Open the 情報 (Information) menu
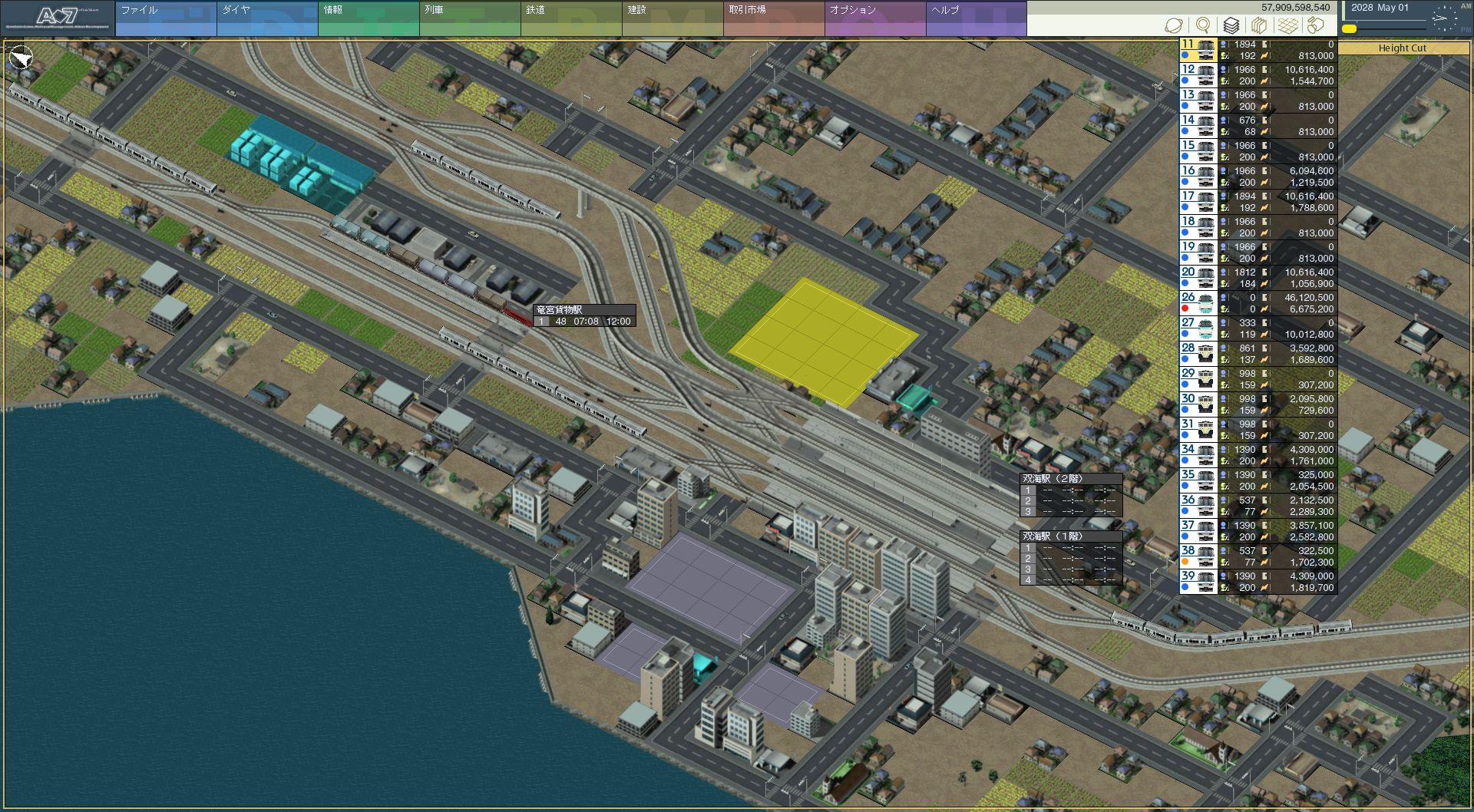Image resolution: width=1474 pixels, height=812 pixels. tap(368, 18)
